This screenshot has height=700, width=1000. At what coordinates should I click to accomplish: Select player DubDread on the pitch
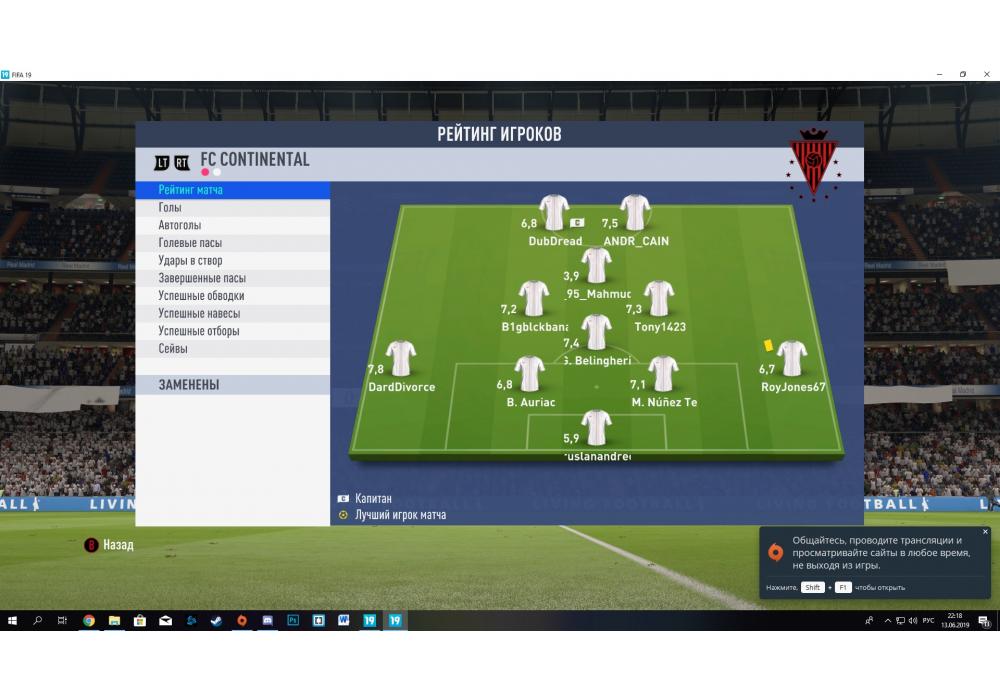tap(554, 213)
